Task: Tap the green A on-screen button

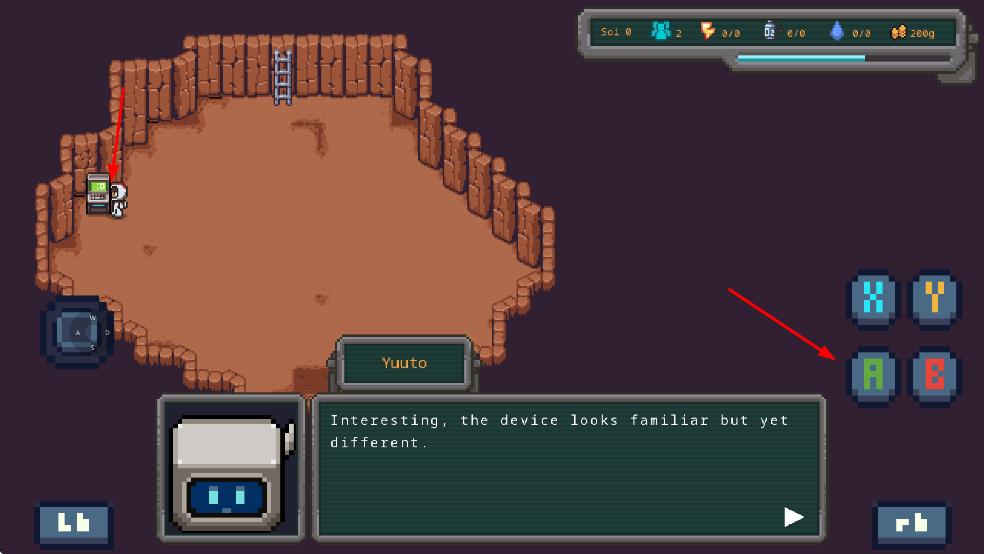Action: pyautogui.click(x=873, y=374)
